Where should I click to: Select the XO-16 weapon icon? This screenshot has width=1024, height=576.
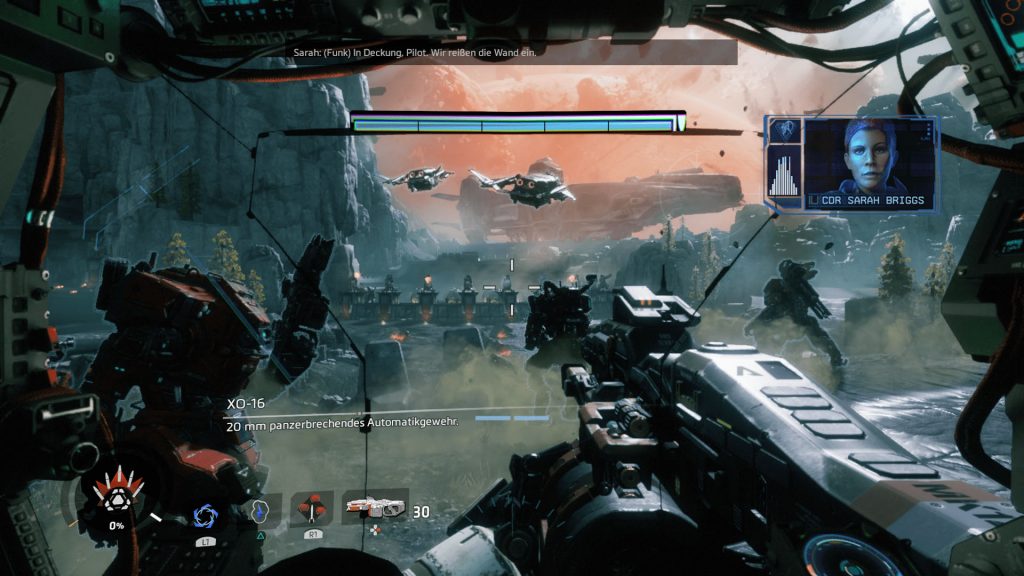375,508
